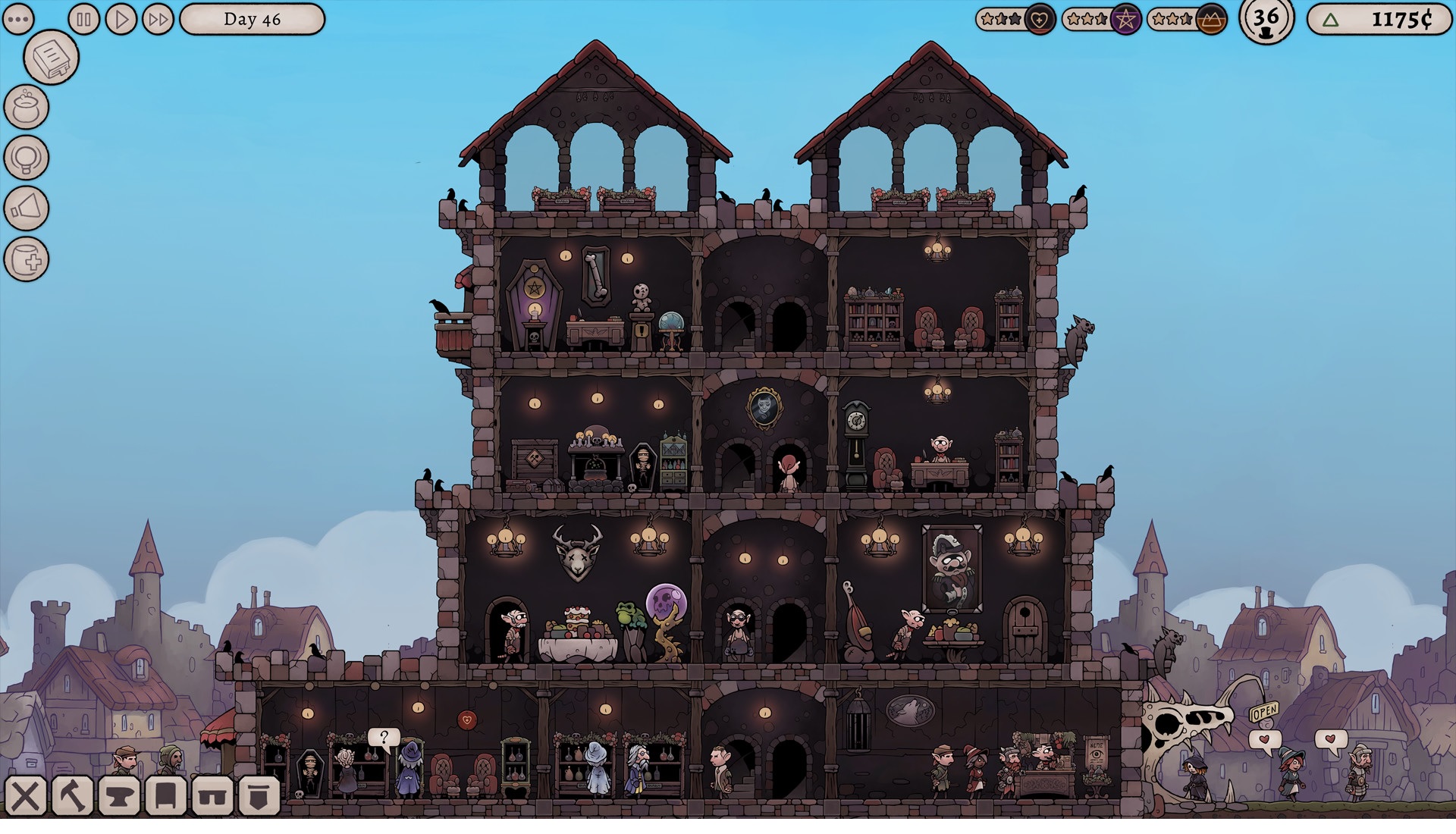Screen dimensions: 1456x834
Task: Set game to normal play speed
Action: (121, 19)
